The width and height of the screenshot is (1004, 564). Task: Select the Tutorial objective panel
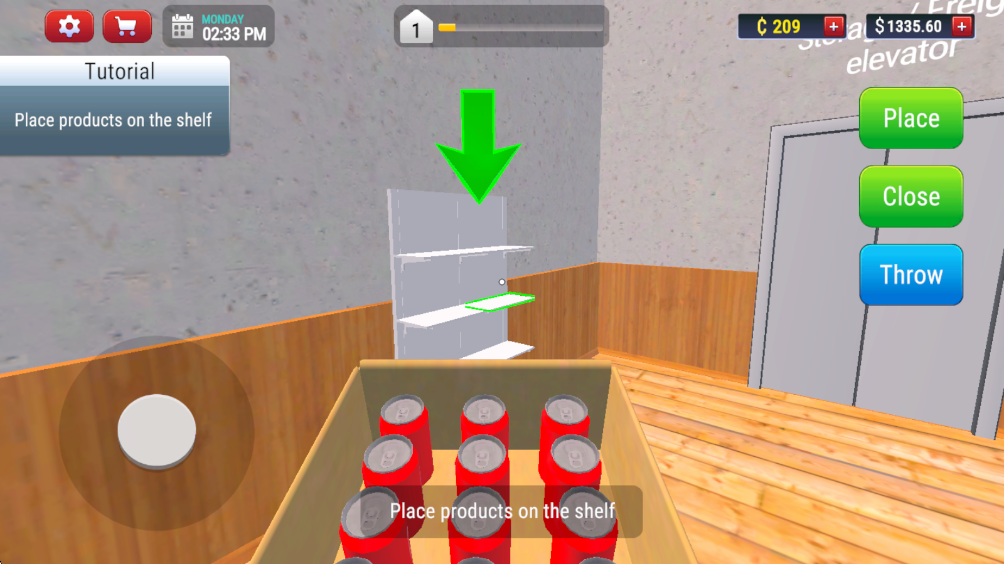(x=114, y=106)
